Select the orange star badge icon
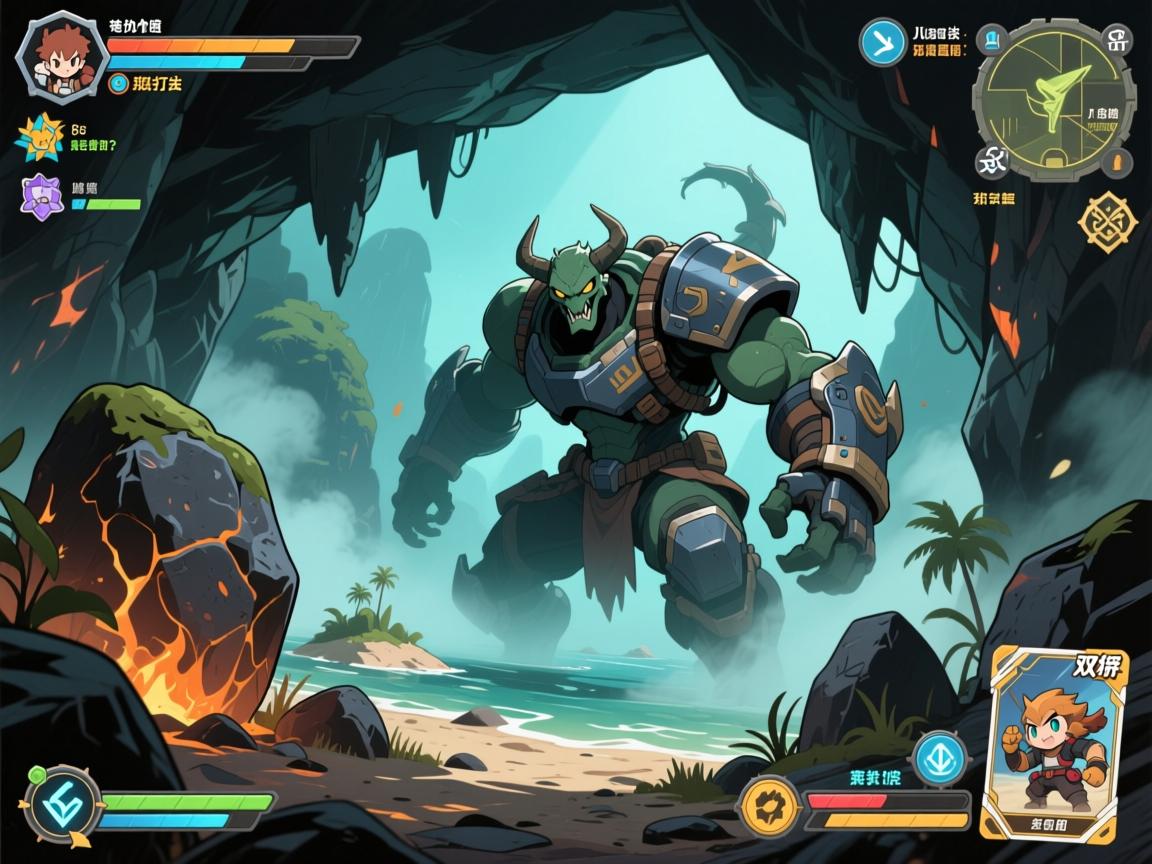The height and width of the screenshot is (864, 1152). click(x=40, y=139)
